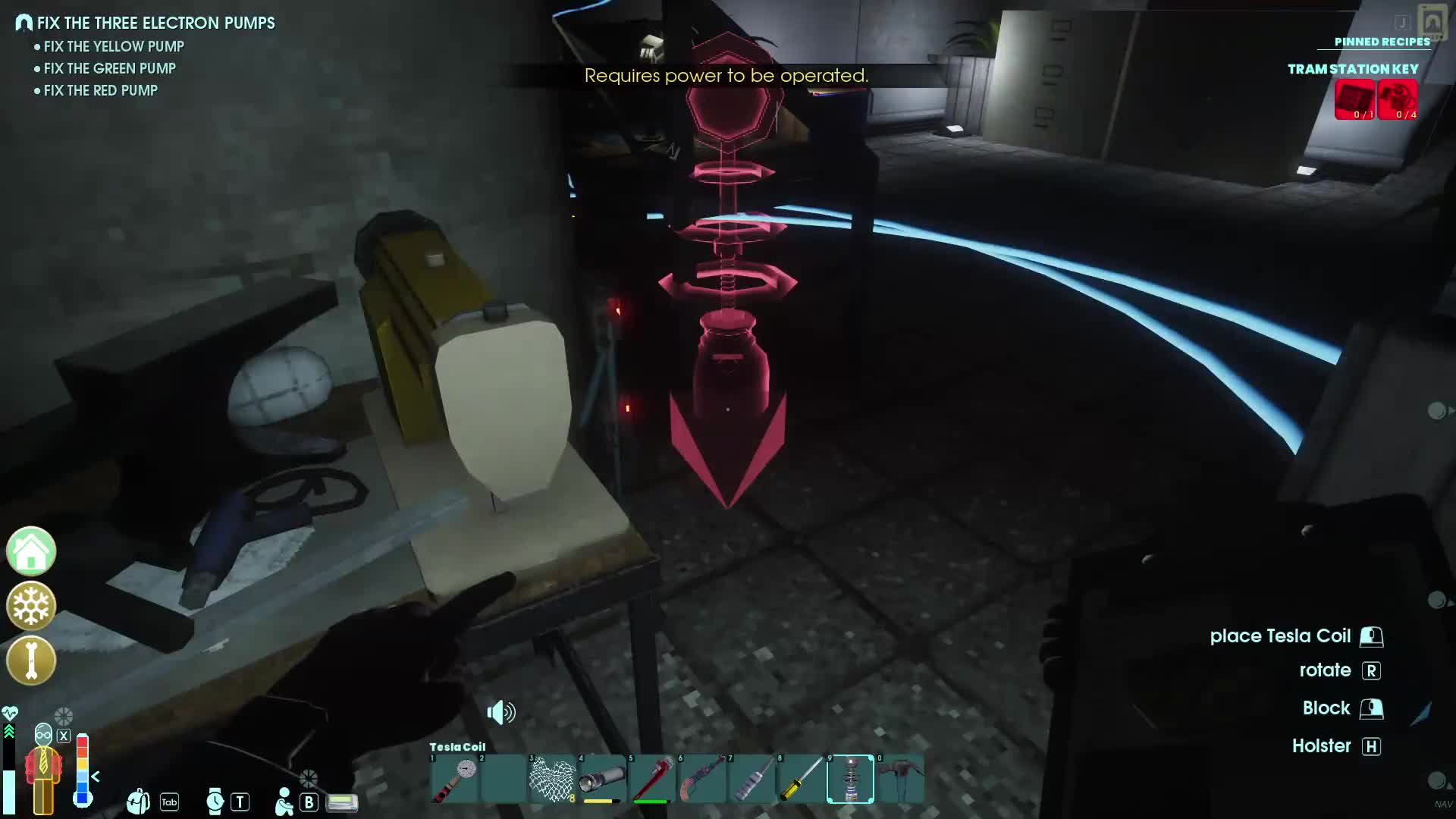The width and height of the screenshot is (1456, 819).
Task: Select the highlighted Tesla Coil slot
Action: click(850, 779)
